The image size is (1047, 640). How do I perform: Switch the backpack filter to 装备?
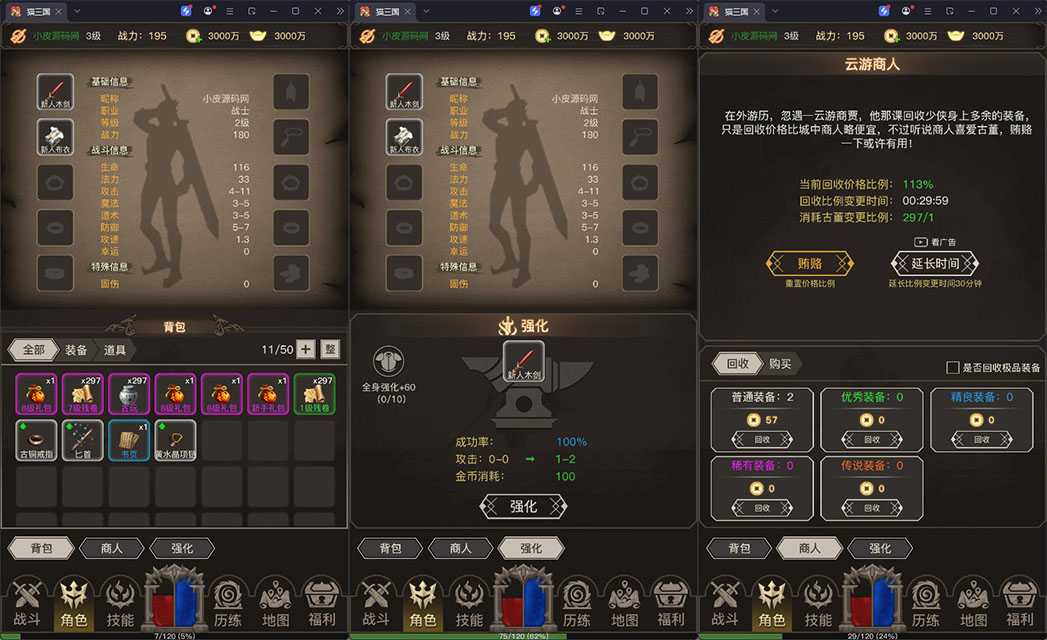coord(76,350)
